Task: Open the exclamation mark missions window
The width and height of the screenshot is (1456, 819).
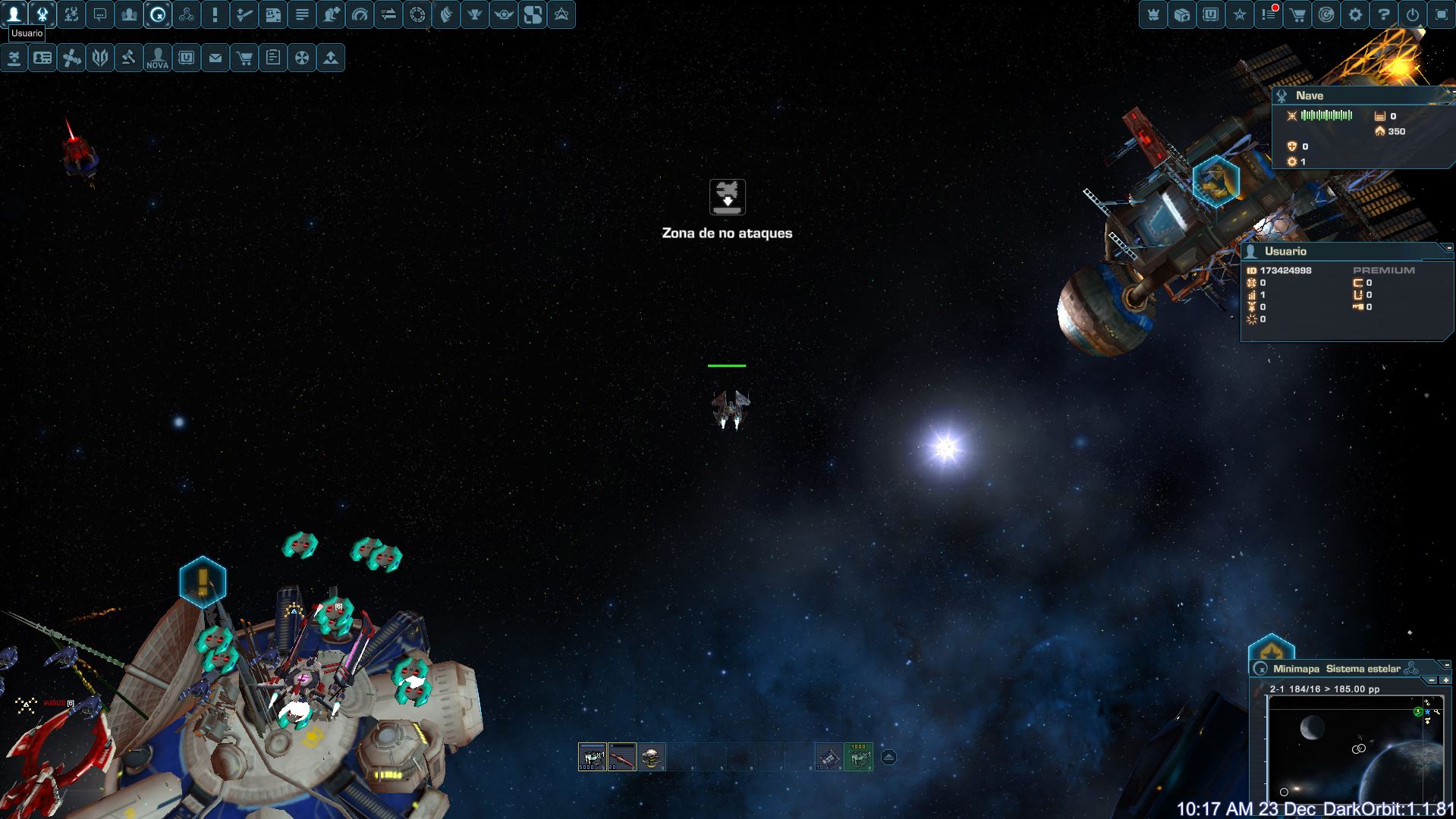Action: point(215,14)
